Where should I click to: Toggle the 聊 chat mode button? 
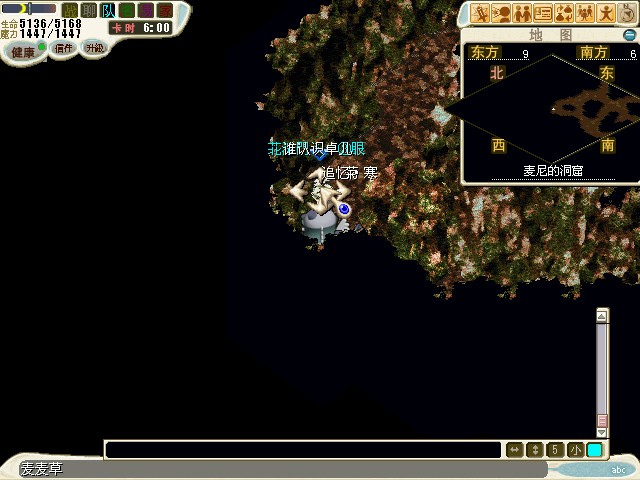[x=89, y=9]
